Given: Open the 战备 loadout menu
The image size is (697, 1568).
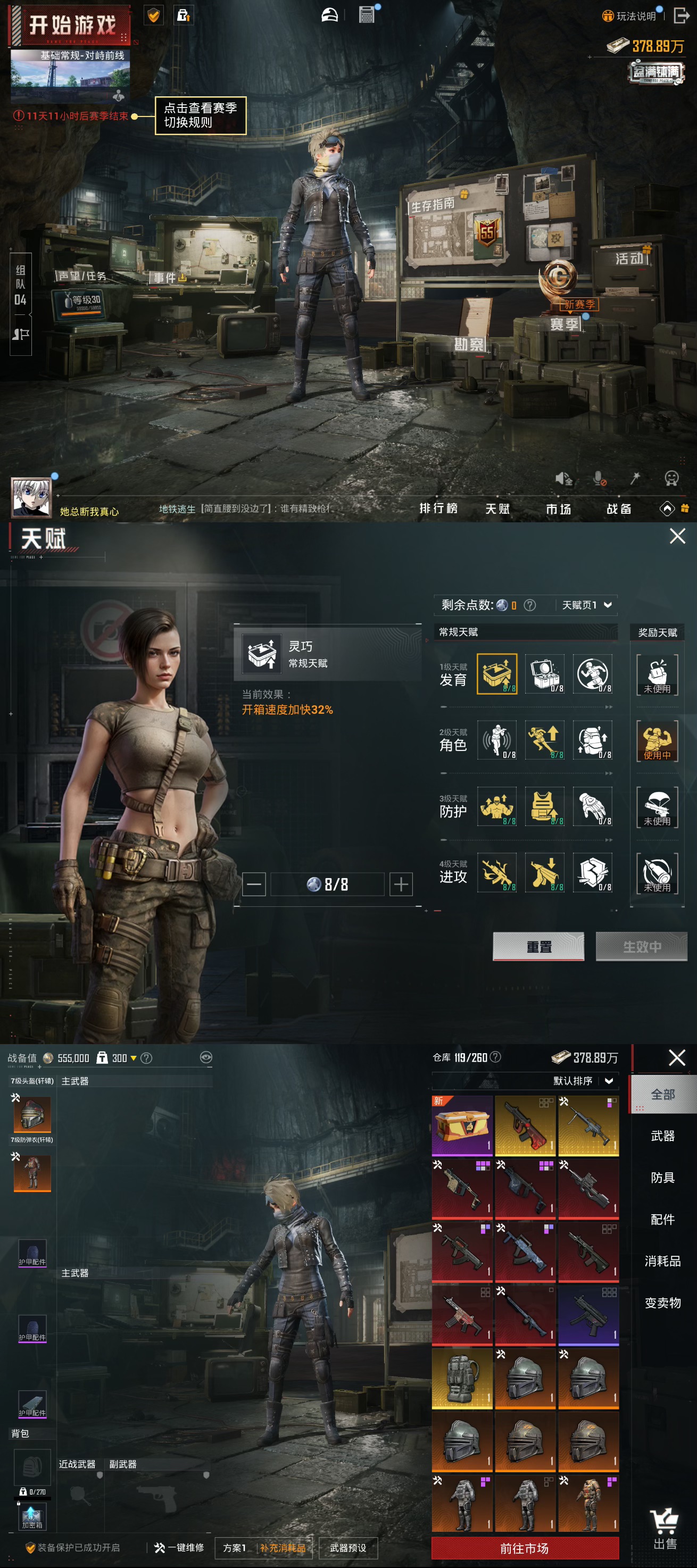Looking at the screenshot, I should [619, 509].
